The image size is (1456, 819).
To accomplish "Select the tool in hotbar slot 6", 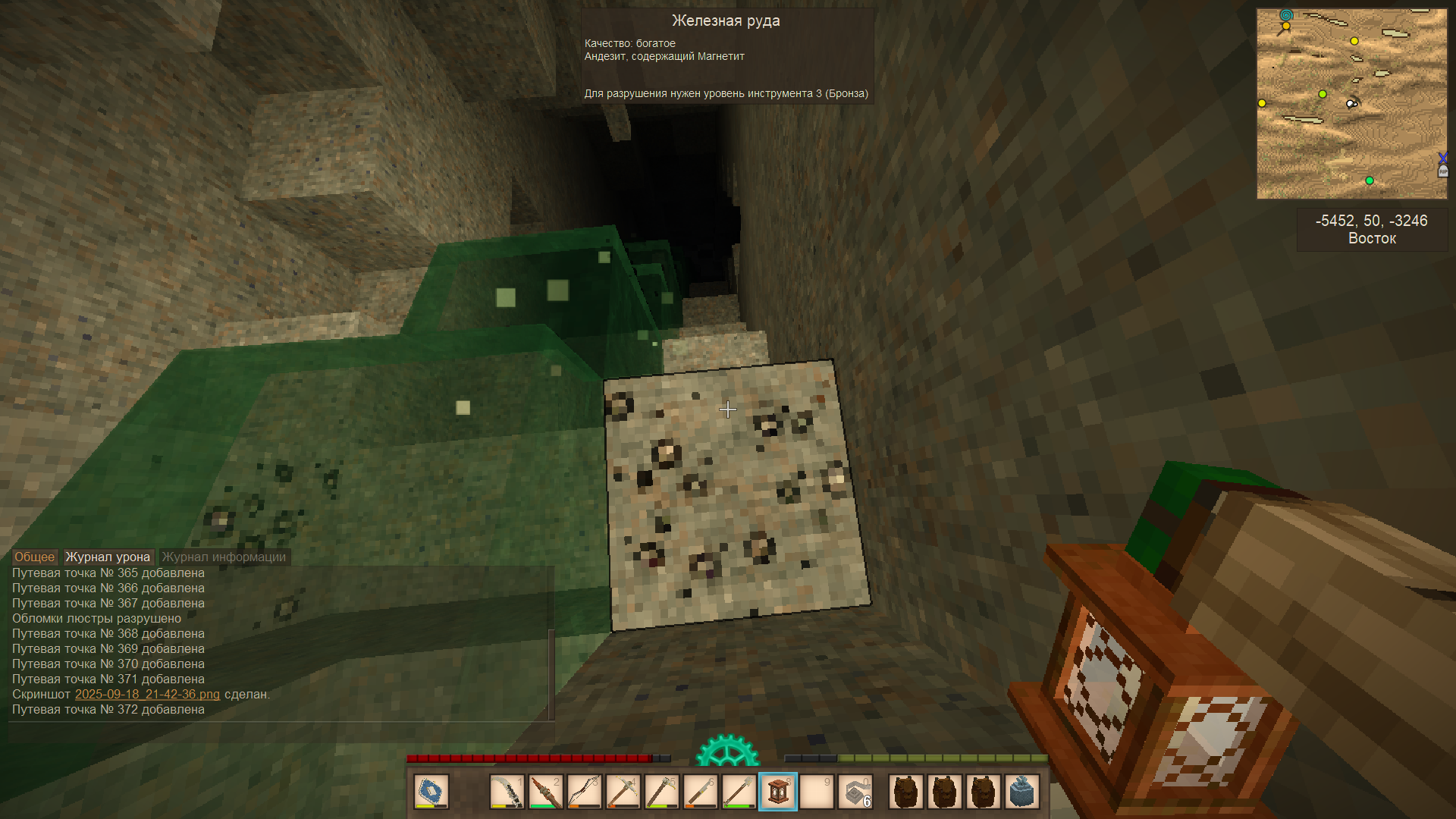I will [700, 792].
